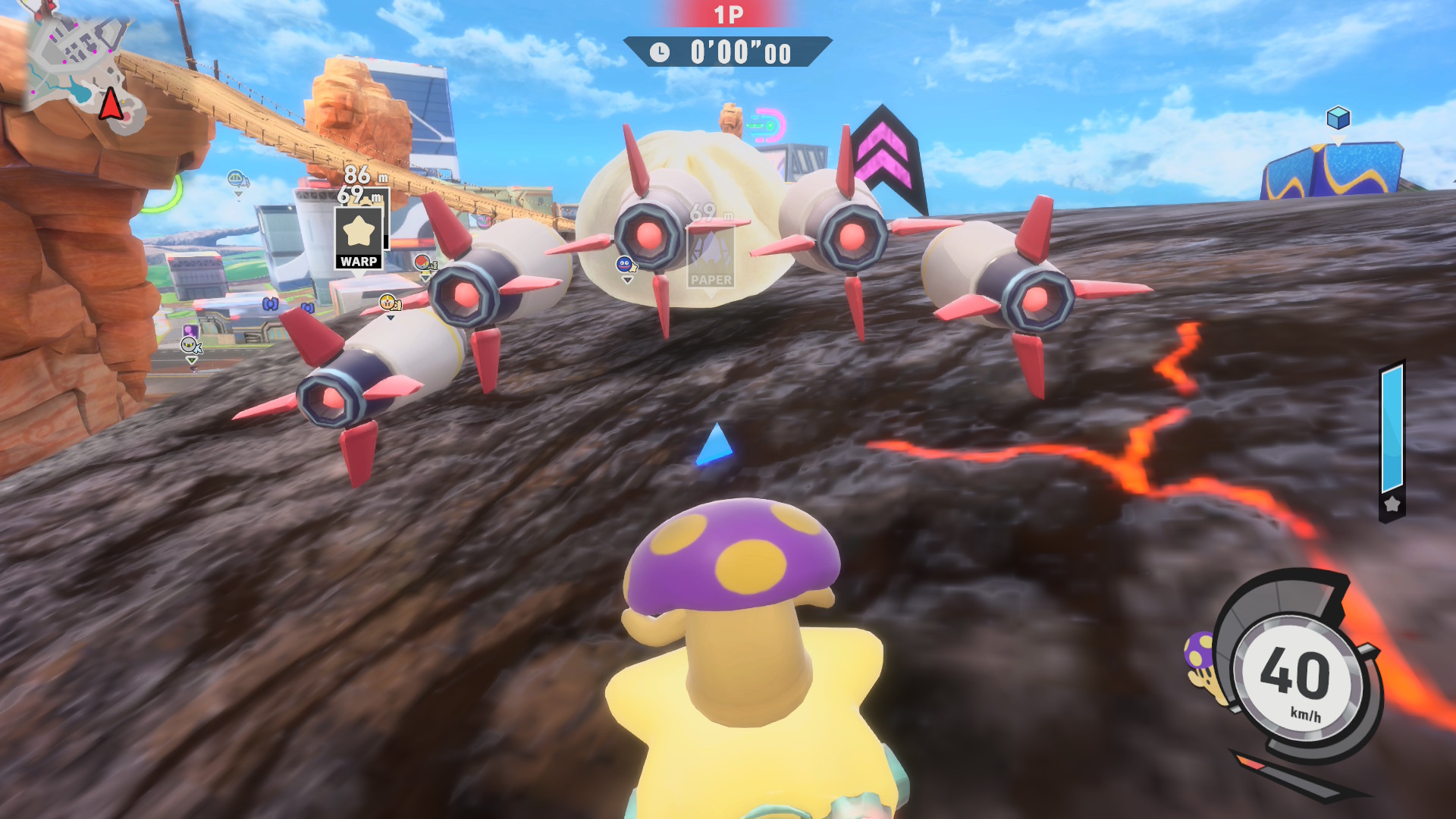Image resolution: width=1456 pixels, height=819 pixels.
Task: Click the blue cube waypoint icon
Action: pos(1338,118)
